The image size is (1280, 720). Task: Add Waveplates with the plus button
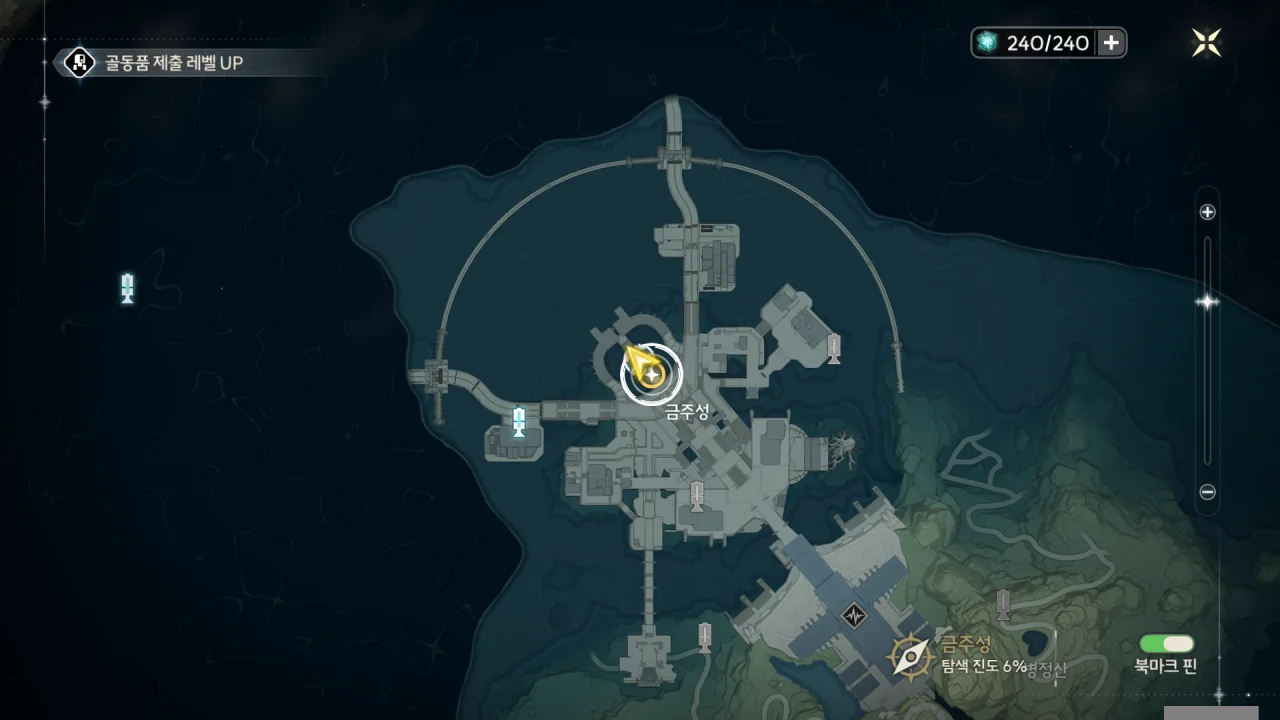click(x=1111, y=42)
